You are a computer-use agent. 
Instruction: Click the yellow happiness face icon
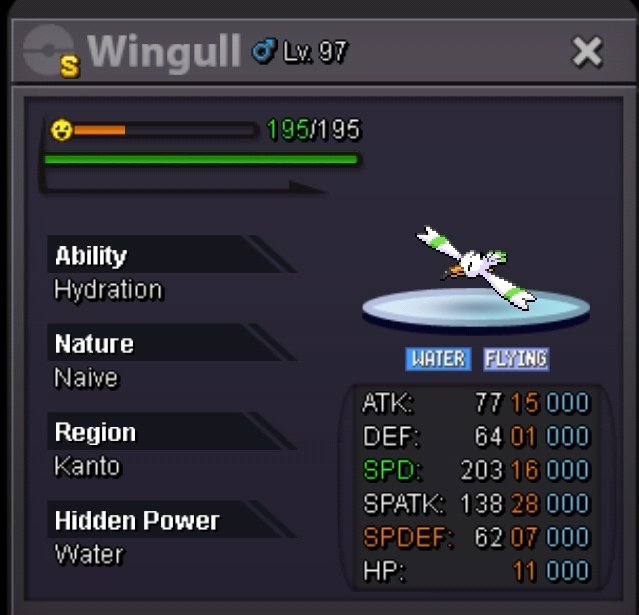pos(62,130)
